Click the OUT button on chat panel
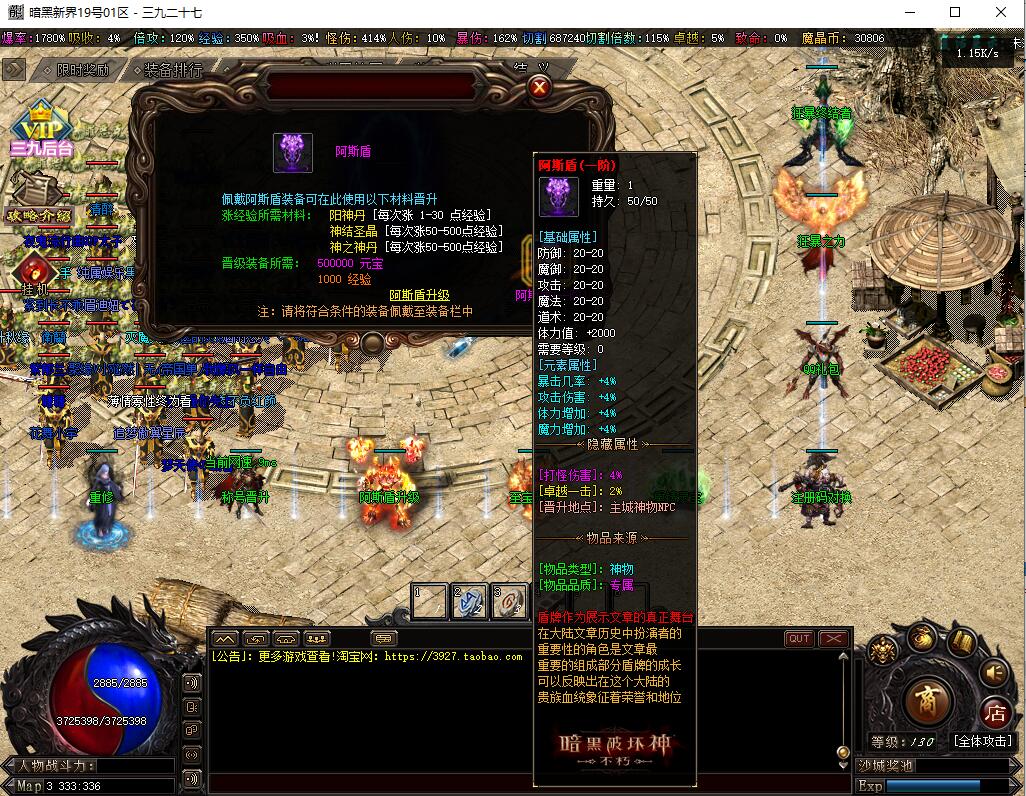 click(799, 639)
